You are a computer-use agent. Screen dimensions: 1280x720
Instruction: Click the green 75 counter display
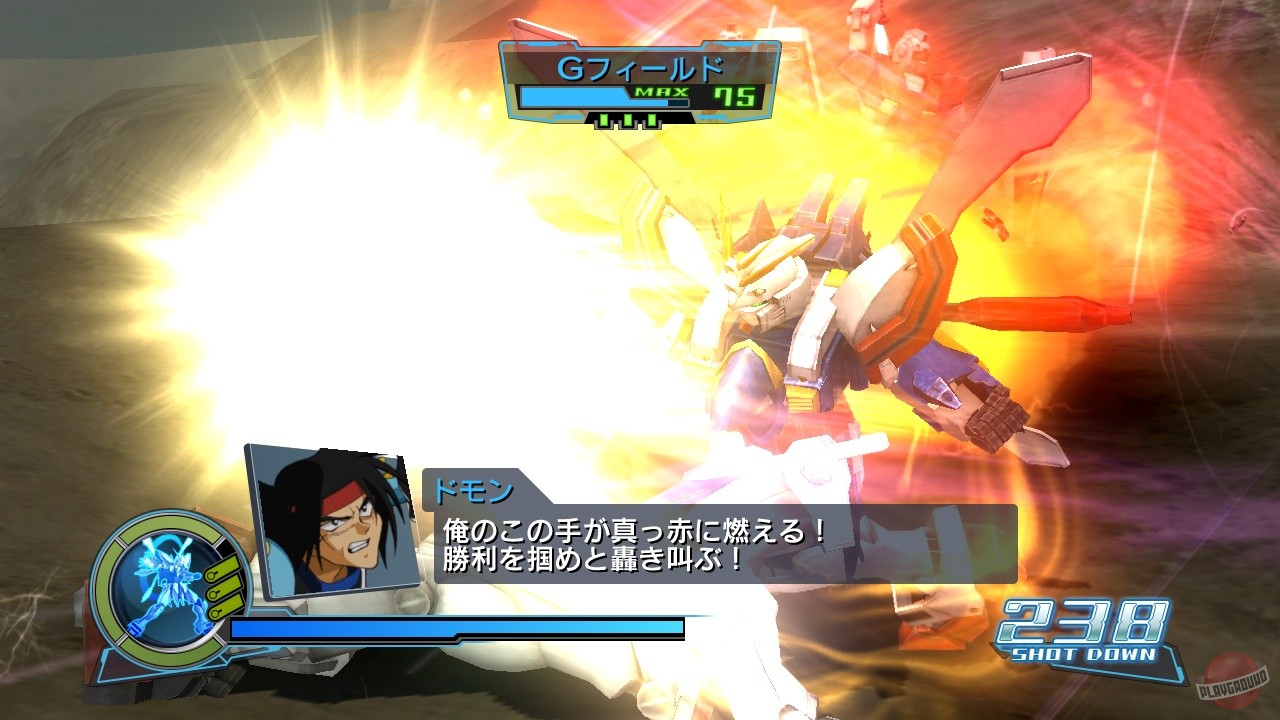pyautogui.click(x=735, y=96)
